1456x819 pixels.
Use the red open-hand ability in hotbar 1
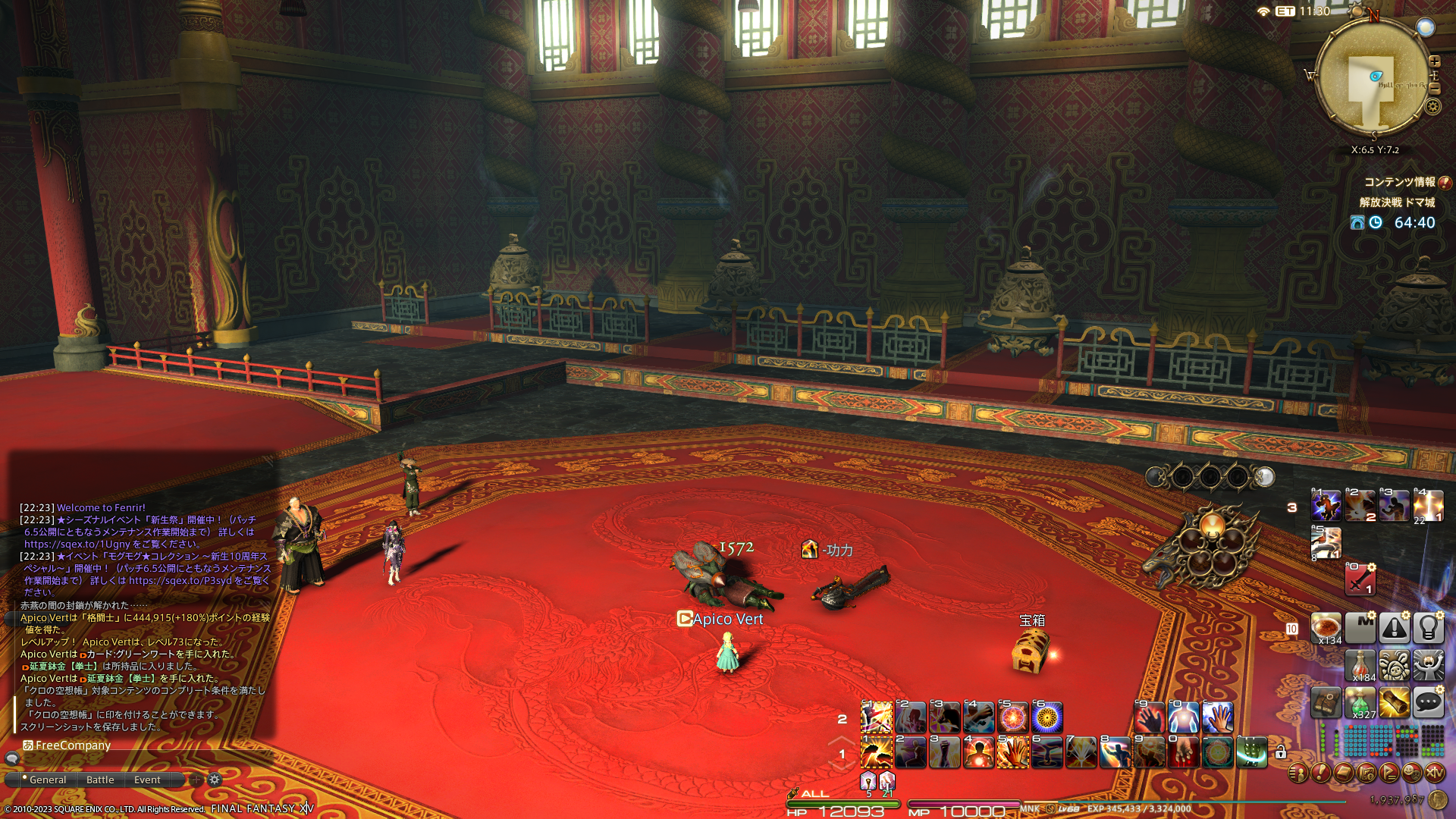(1012, 753)
